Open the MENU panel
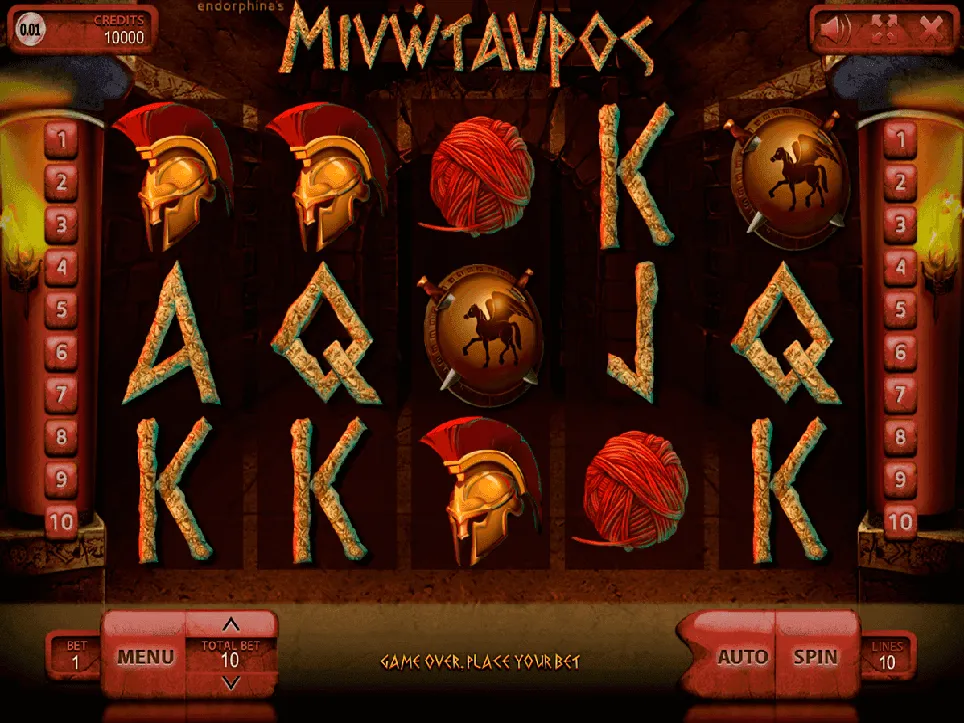964x723 pixels. click(145, 657)
